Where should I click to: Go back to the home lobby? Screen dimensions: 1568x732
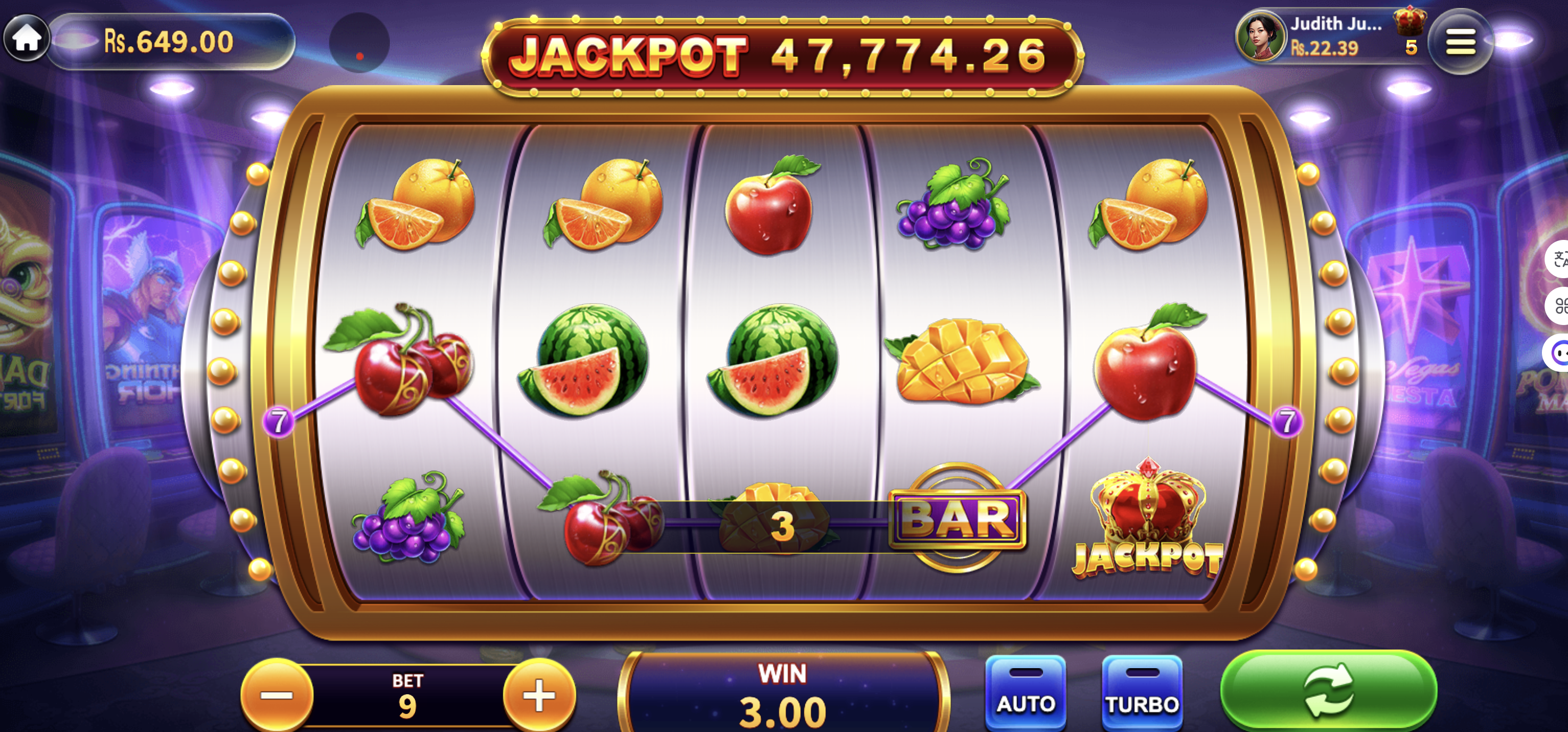27,39
